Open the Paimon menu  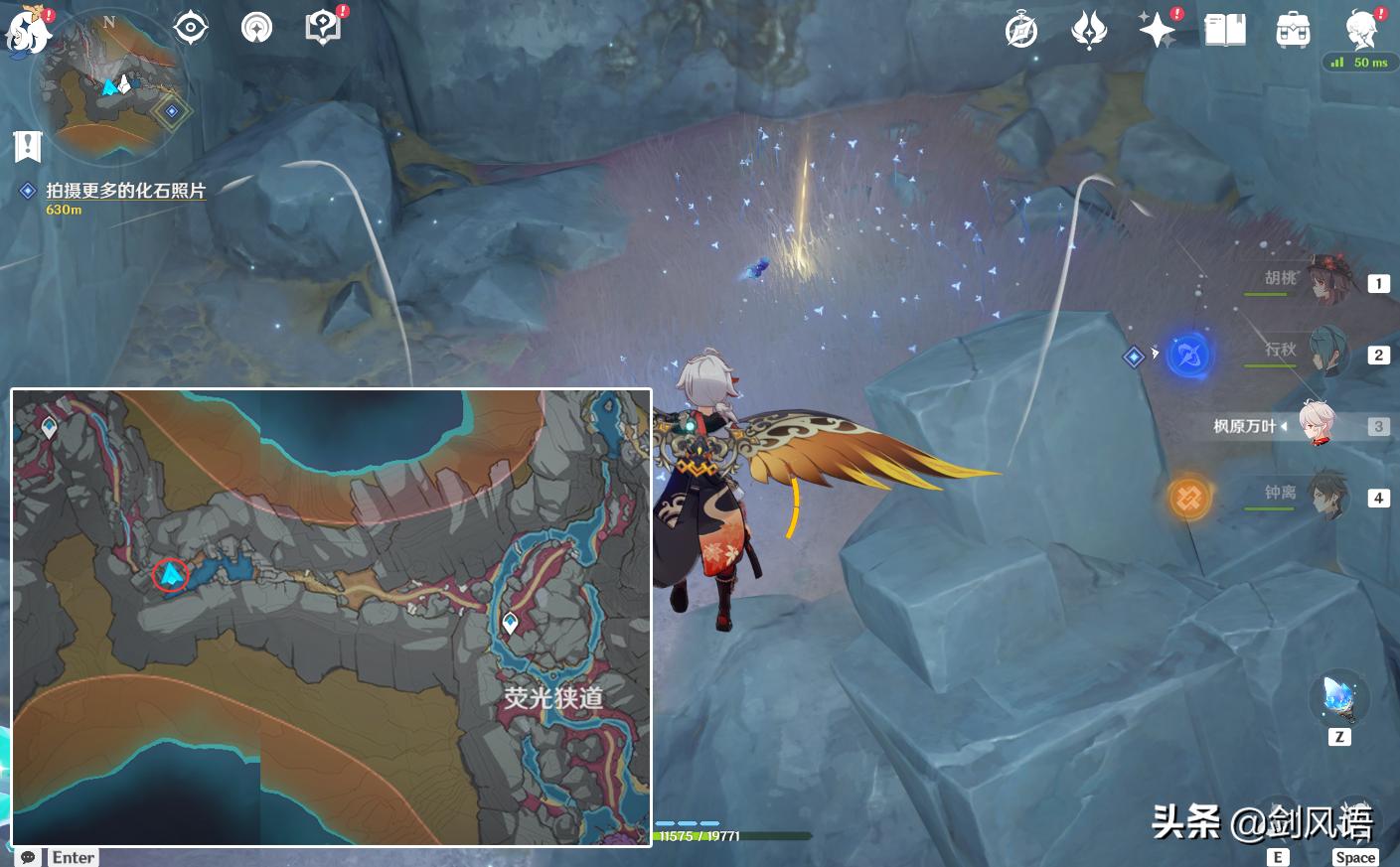28,32
